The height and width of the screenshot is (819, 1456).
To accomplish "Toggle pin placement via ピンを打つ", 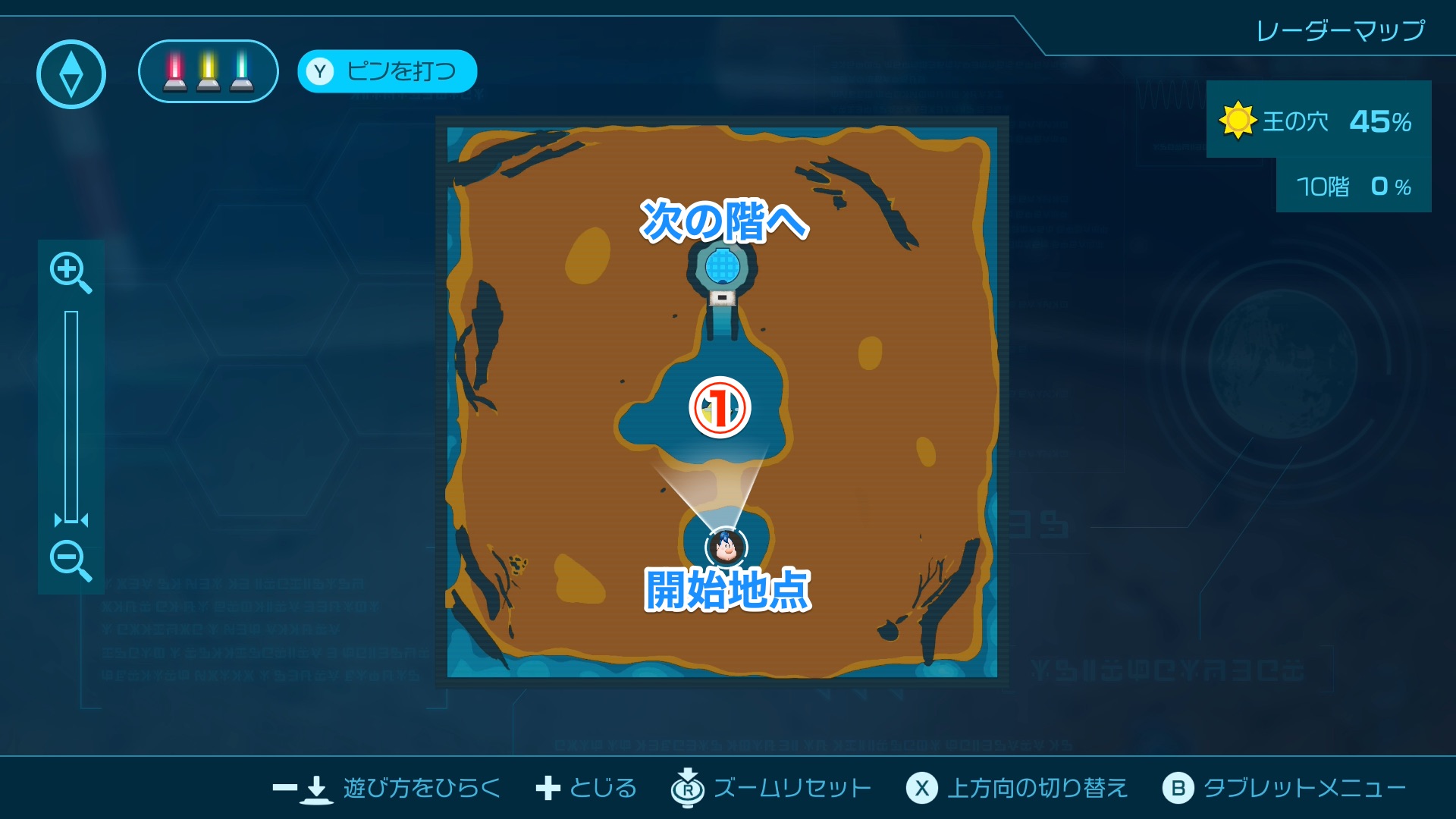I will click(x=386, y=72).
